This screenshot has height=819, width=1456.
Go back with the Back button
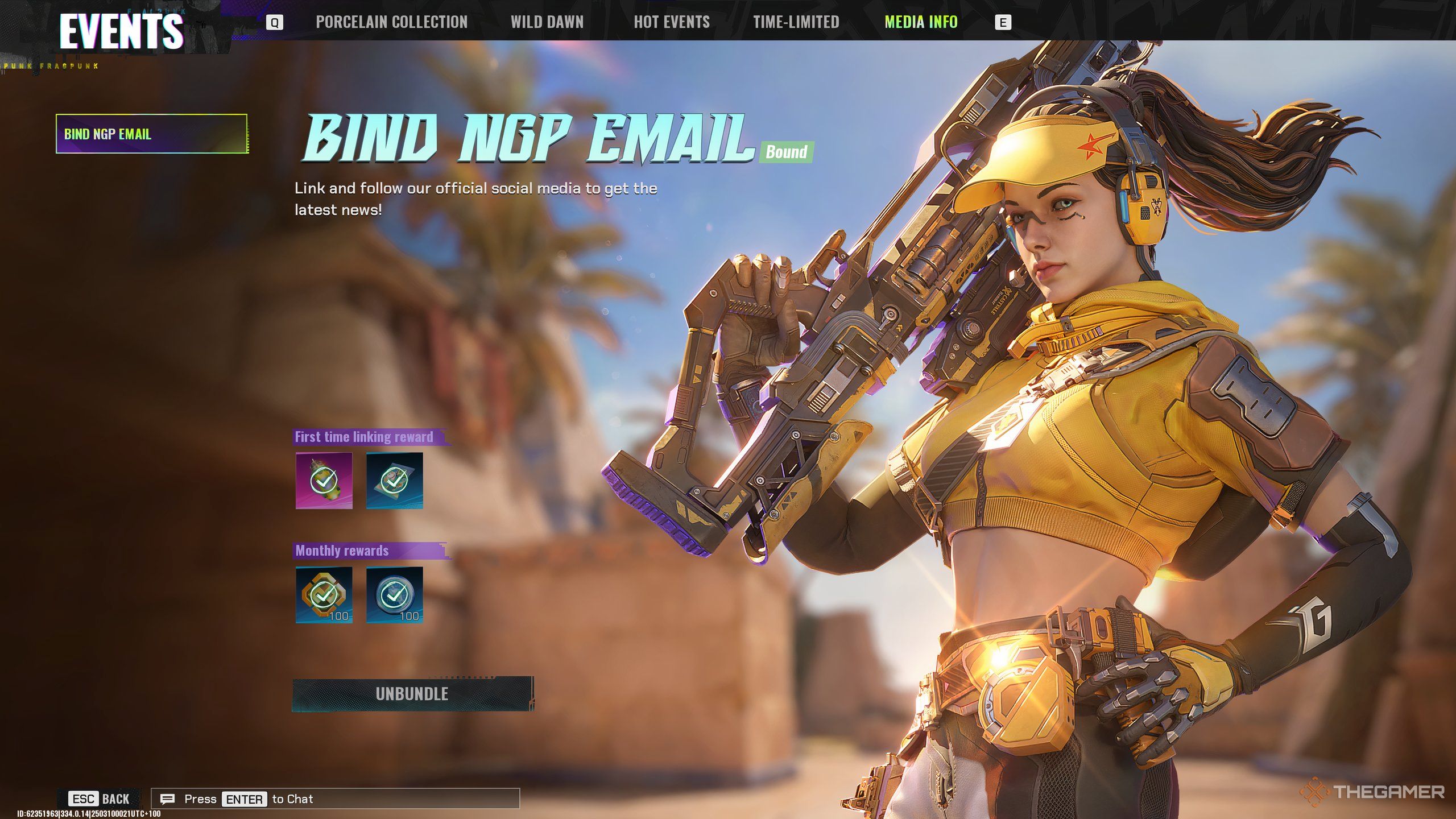[x=100, y=799]
